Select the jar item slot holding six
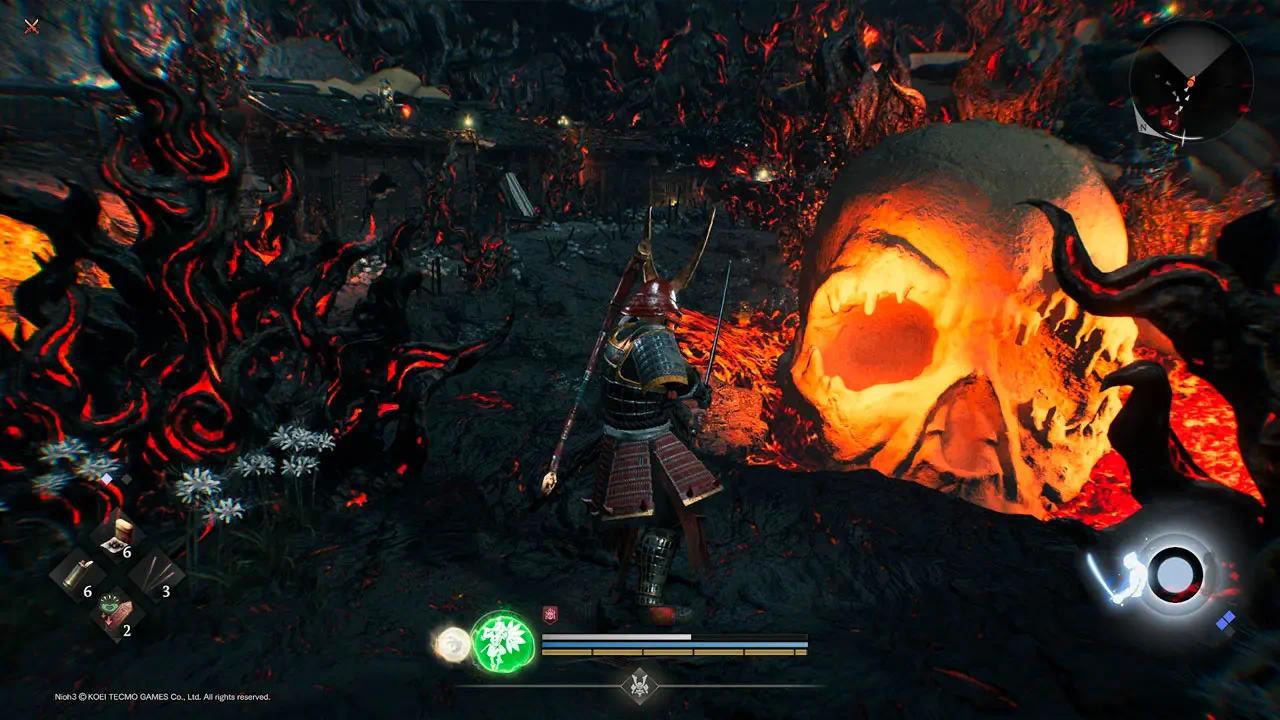Screen dimensions: 1280x720 118,535
